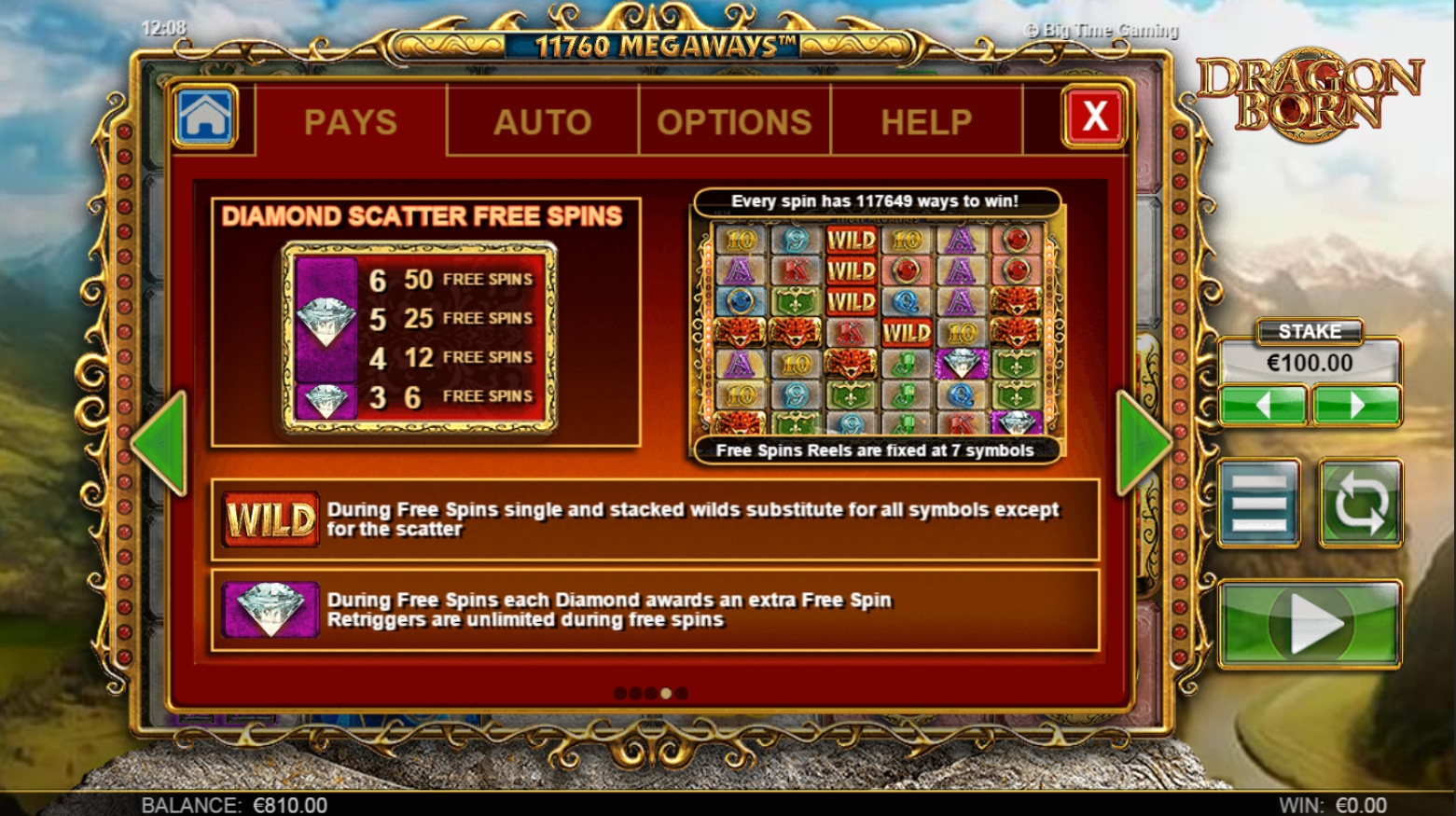Advance to the next paytable page
The image size is (1456, 816).
[1144, 444]
